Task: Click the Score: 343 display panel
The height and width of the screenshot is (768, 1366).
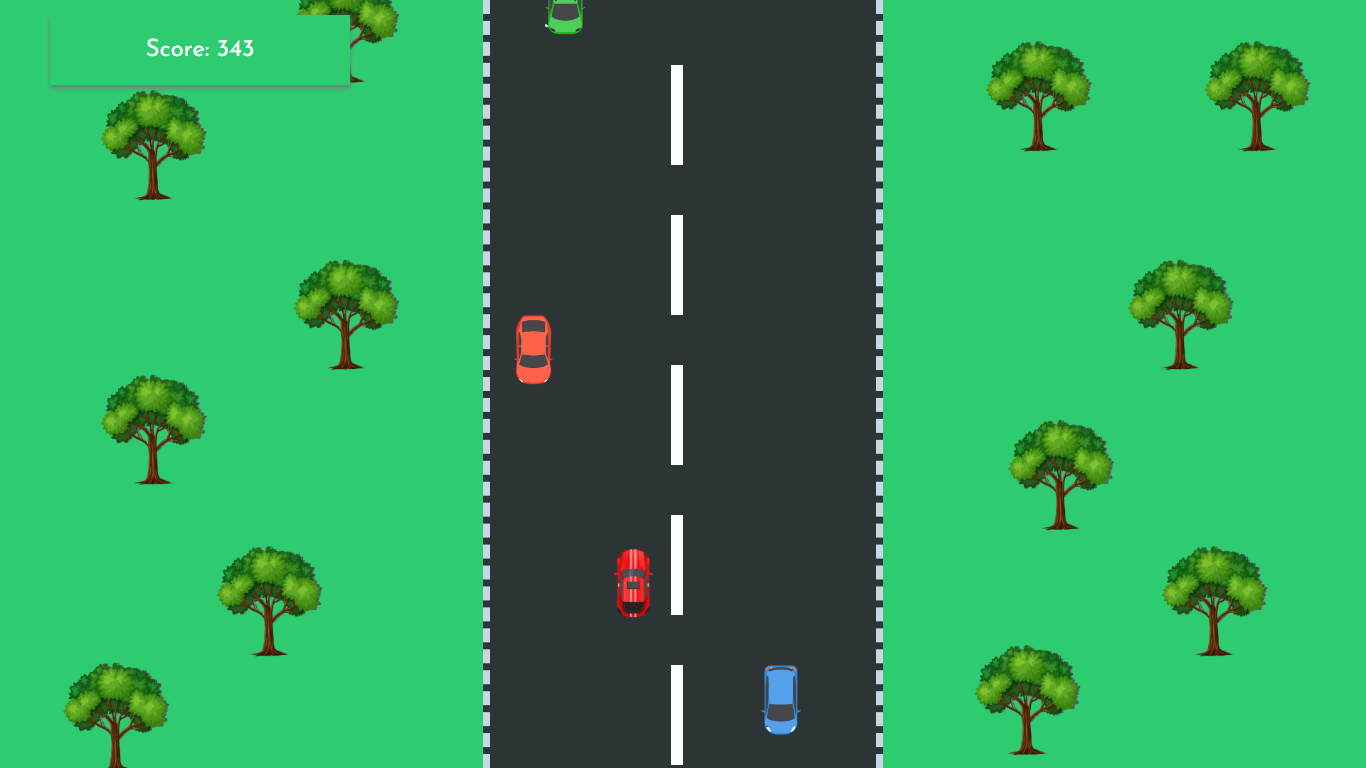Action: pos(198,49)
